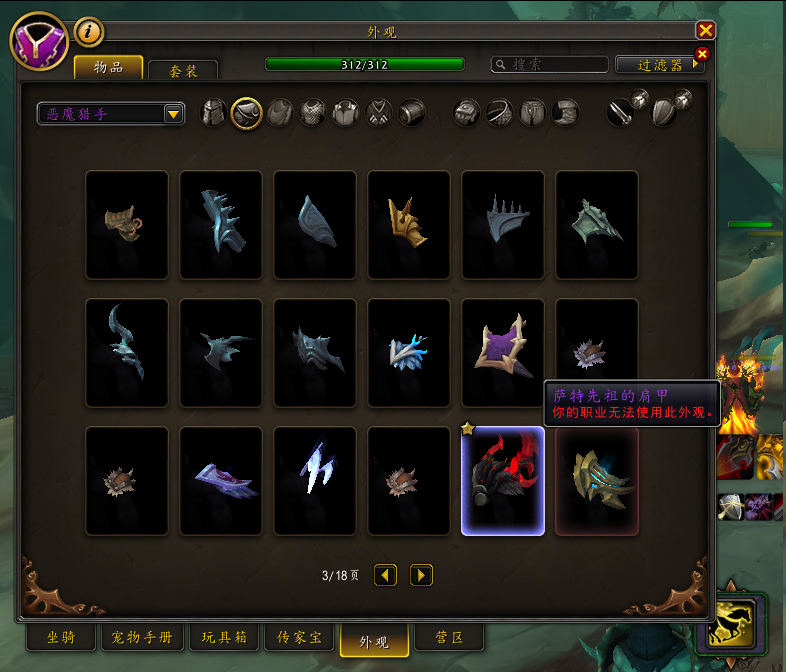Select the red-and-black favorited shoulder appearance

click(503, 481)
